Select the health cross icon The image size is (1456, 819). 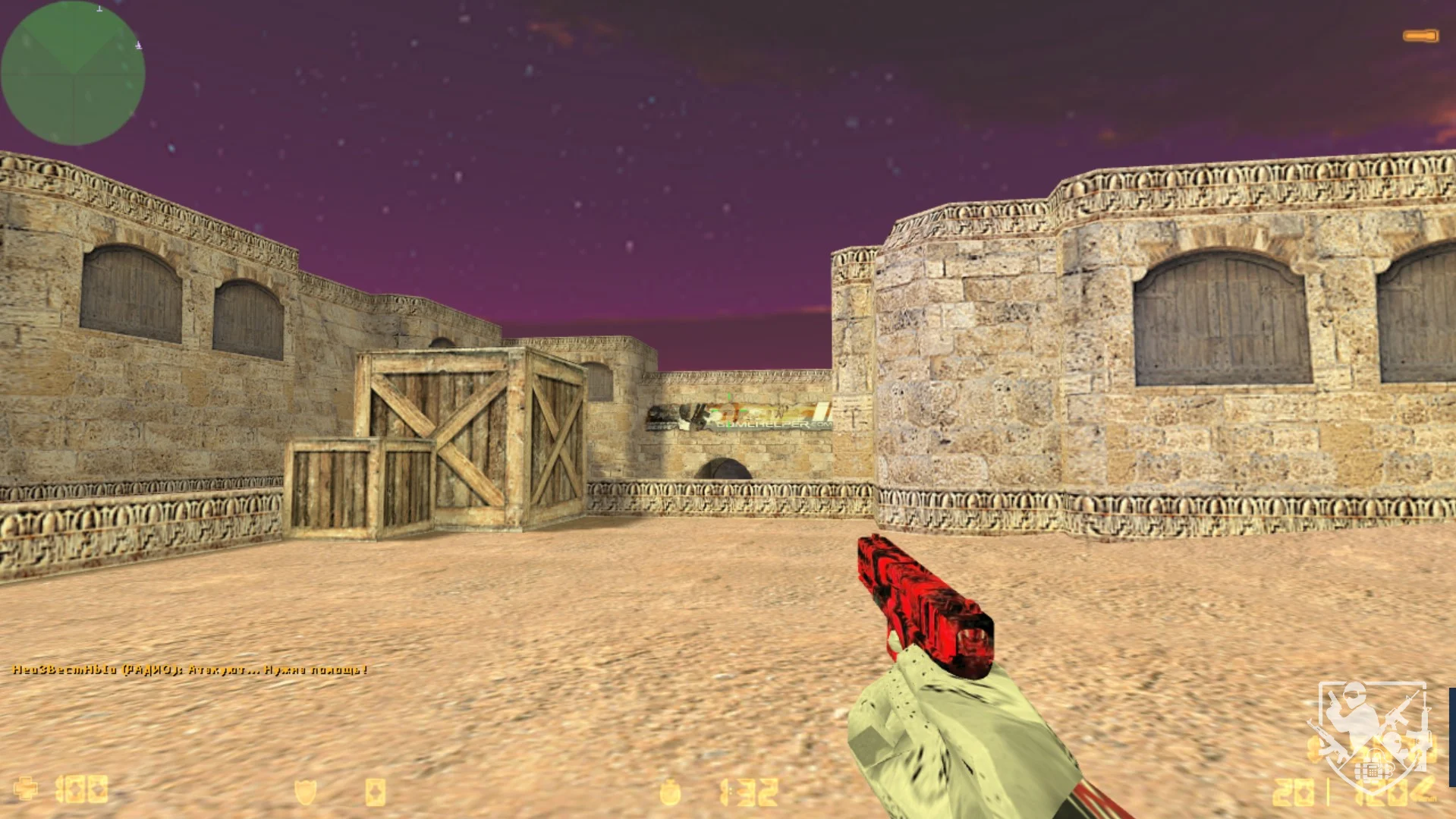tap(26, 789)
